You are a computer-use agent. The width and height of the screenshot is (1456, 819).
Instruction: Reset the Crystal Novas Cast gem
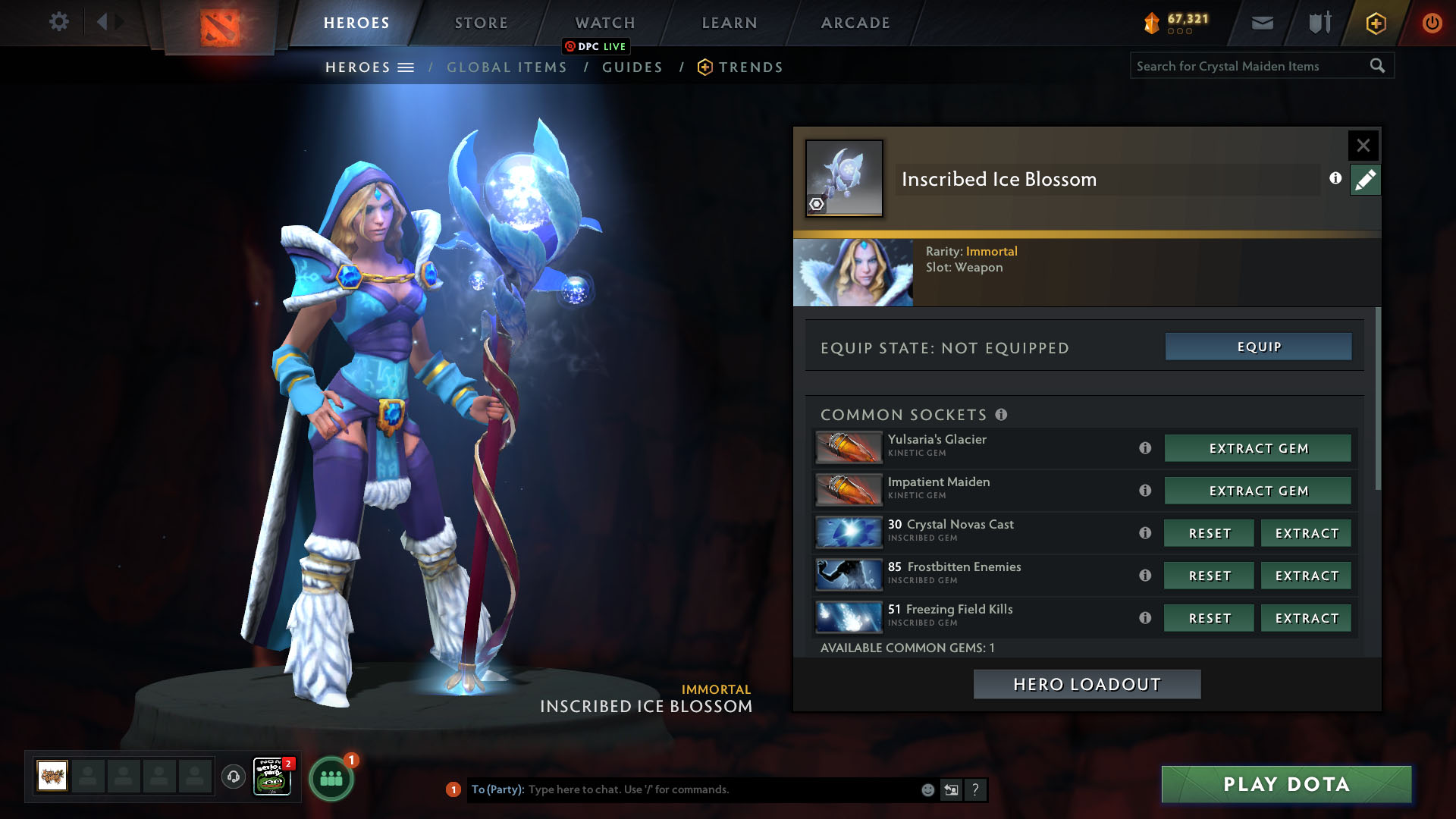1209,533
